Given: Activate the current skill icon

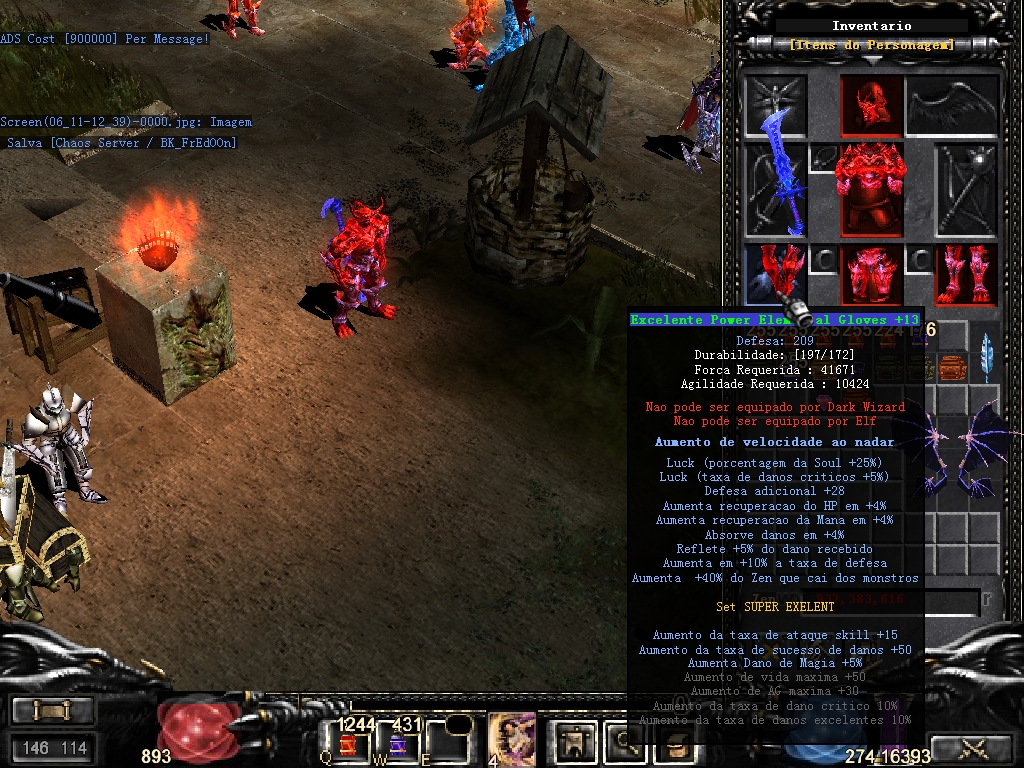Looking at the screenshot, I should 511,740.
